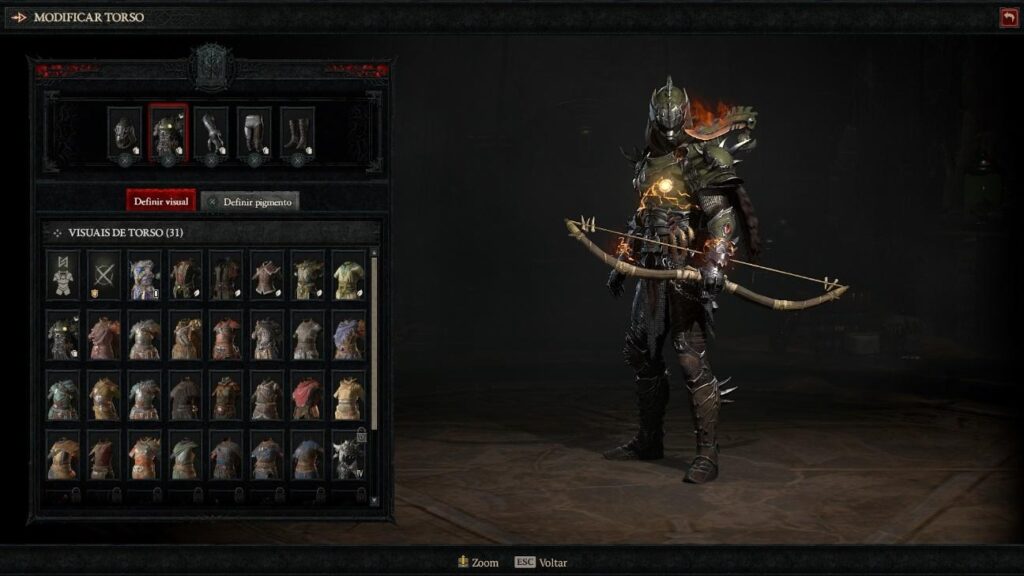This screenshot has width=1024, height=576.
Task: Close the Modificar Torso screen
Action: click(1007, 17)
